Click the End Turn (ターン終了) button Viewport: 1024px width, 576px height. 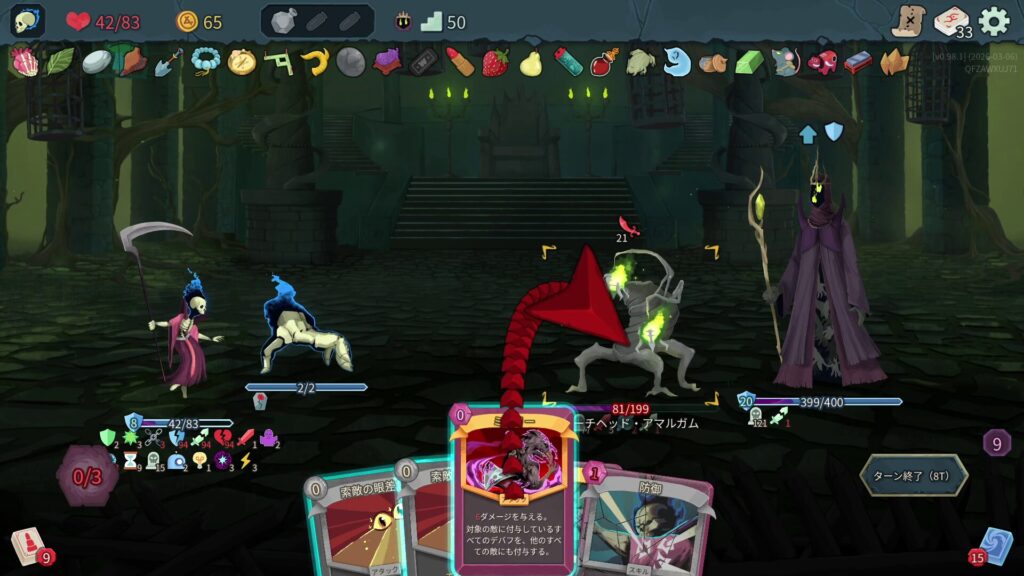[914, 475]
